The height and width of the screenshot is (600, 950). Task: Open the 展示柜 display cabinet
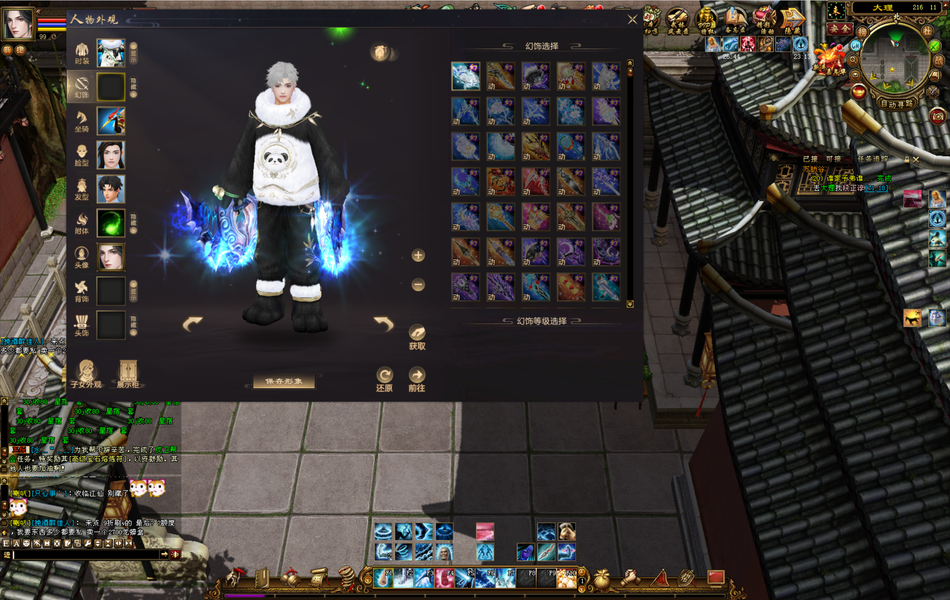pyautogui.click(x=128, y=373)
